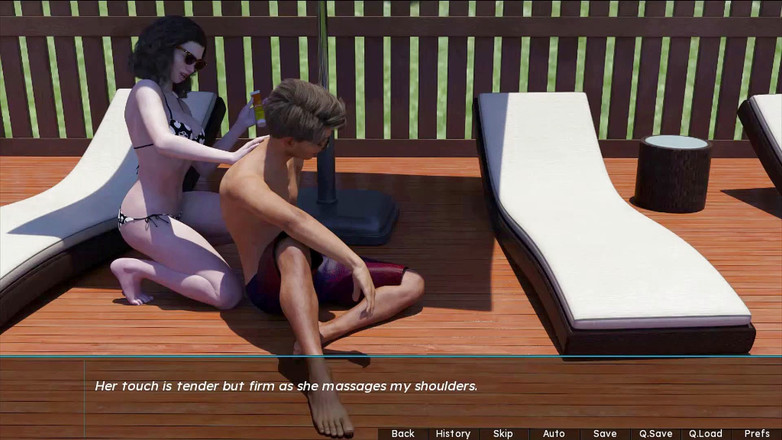Go back to the previous dialogue line

click(403, 433)
